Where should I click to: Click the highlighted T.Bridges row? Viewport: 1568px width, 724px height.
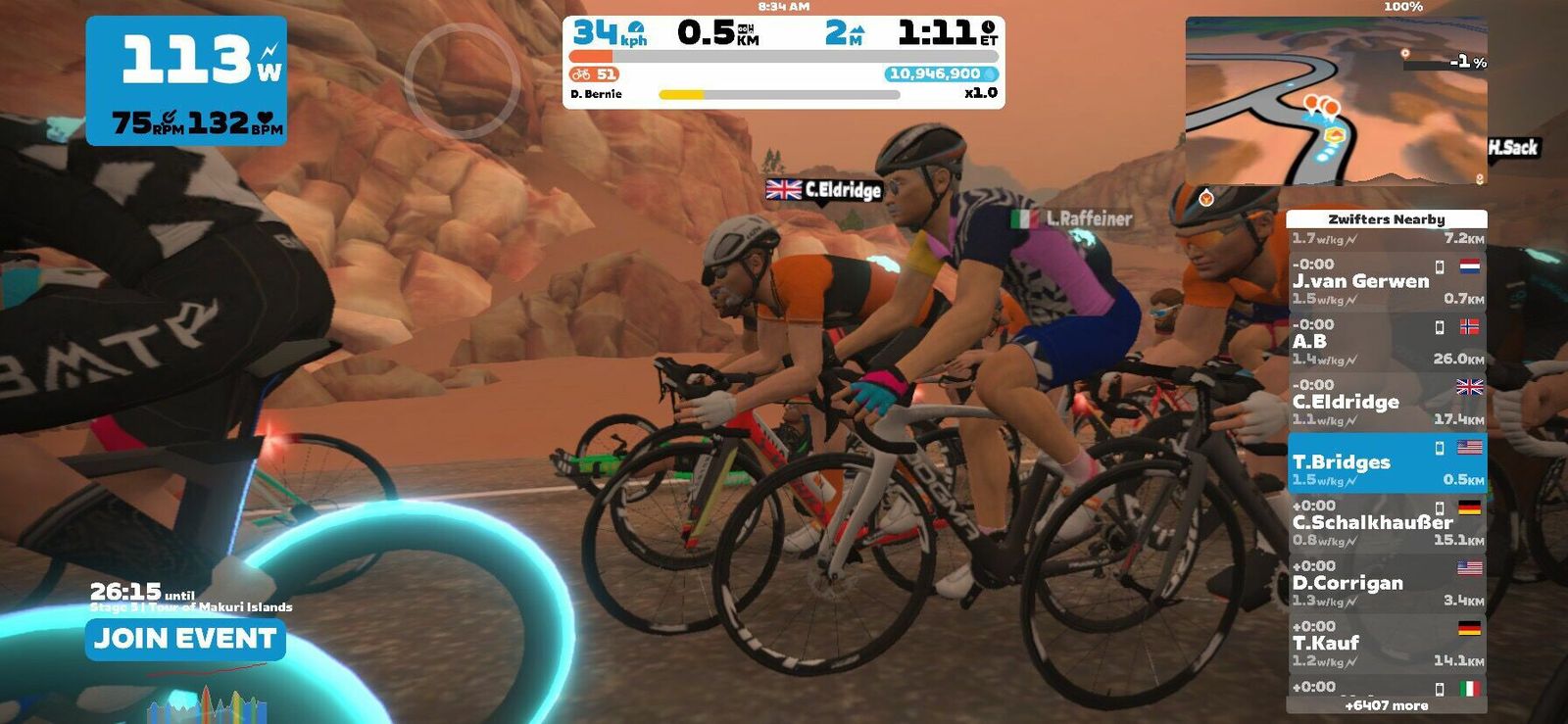pos(1386,462)
